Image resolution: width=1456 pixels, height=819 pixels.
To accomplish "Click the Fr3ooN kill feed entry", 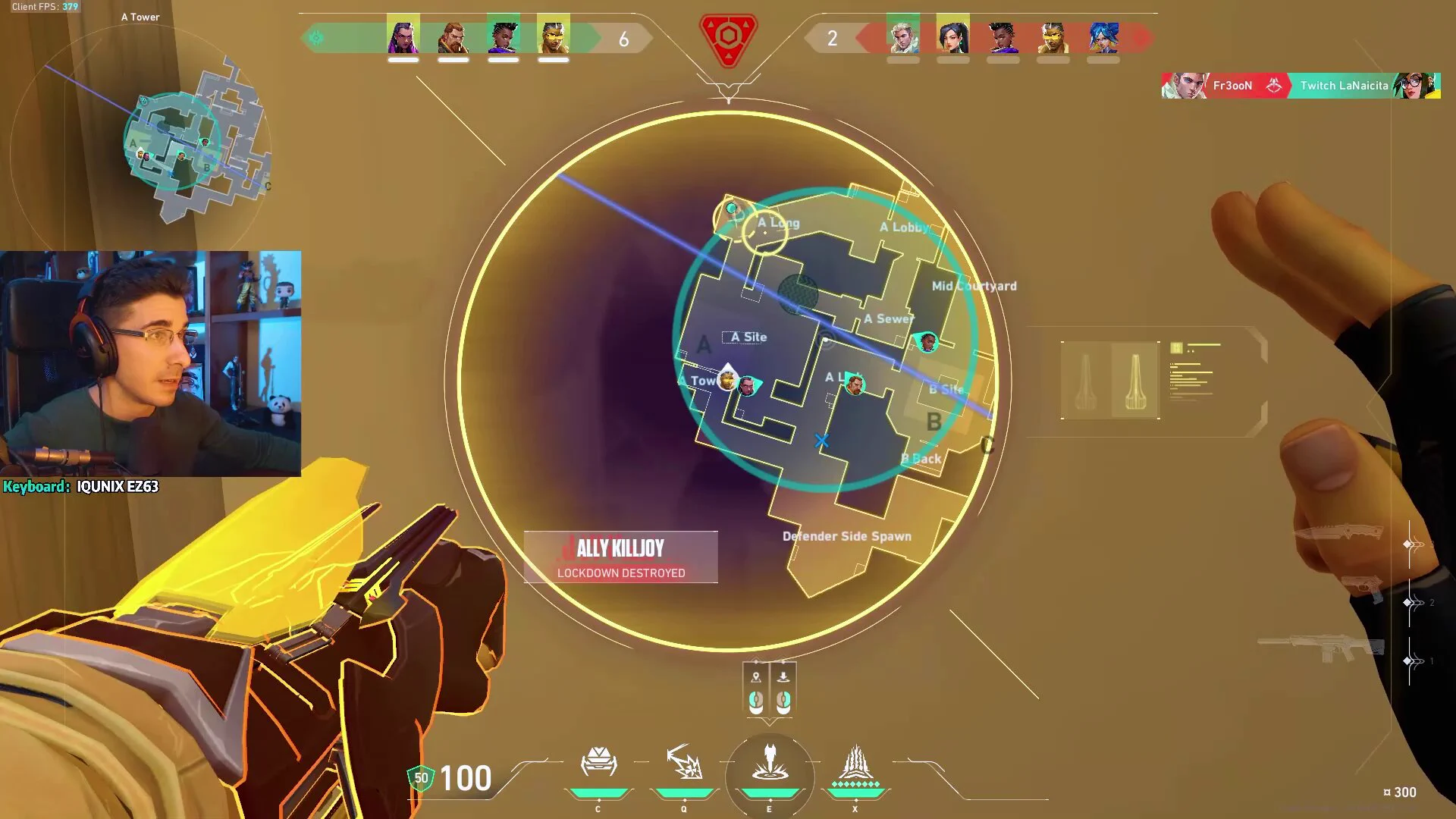I will 1232,86.
